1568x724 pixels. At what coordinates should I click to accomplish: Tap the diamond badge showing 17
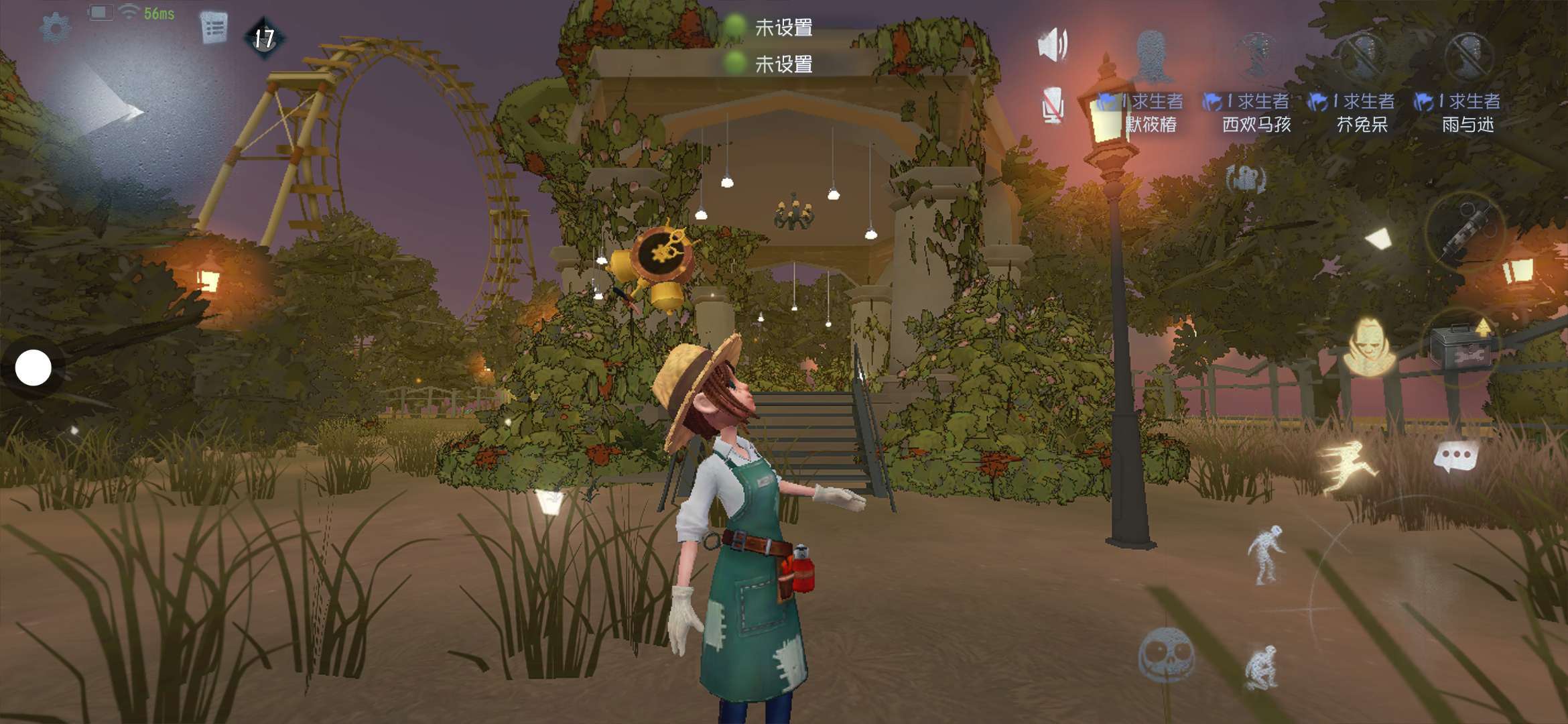[264, 38]
